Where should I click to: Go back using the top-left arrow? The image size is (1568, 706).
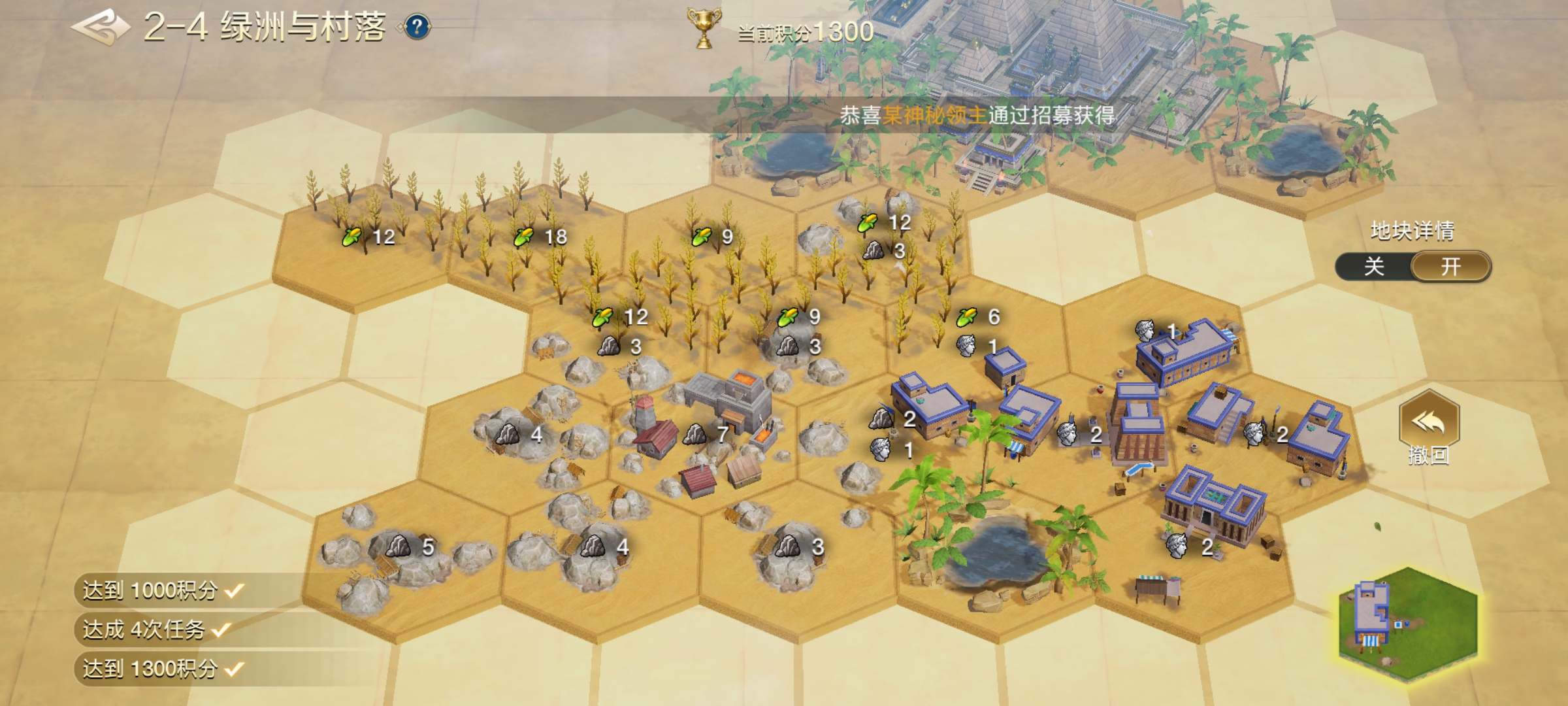(x=99, y=27)
